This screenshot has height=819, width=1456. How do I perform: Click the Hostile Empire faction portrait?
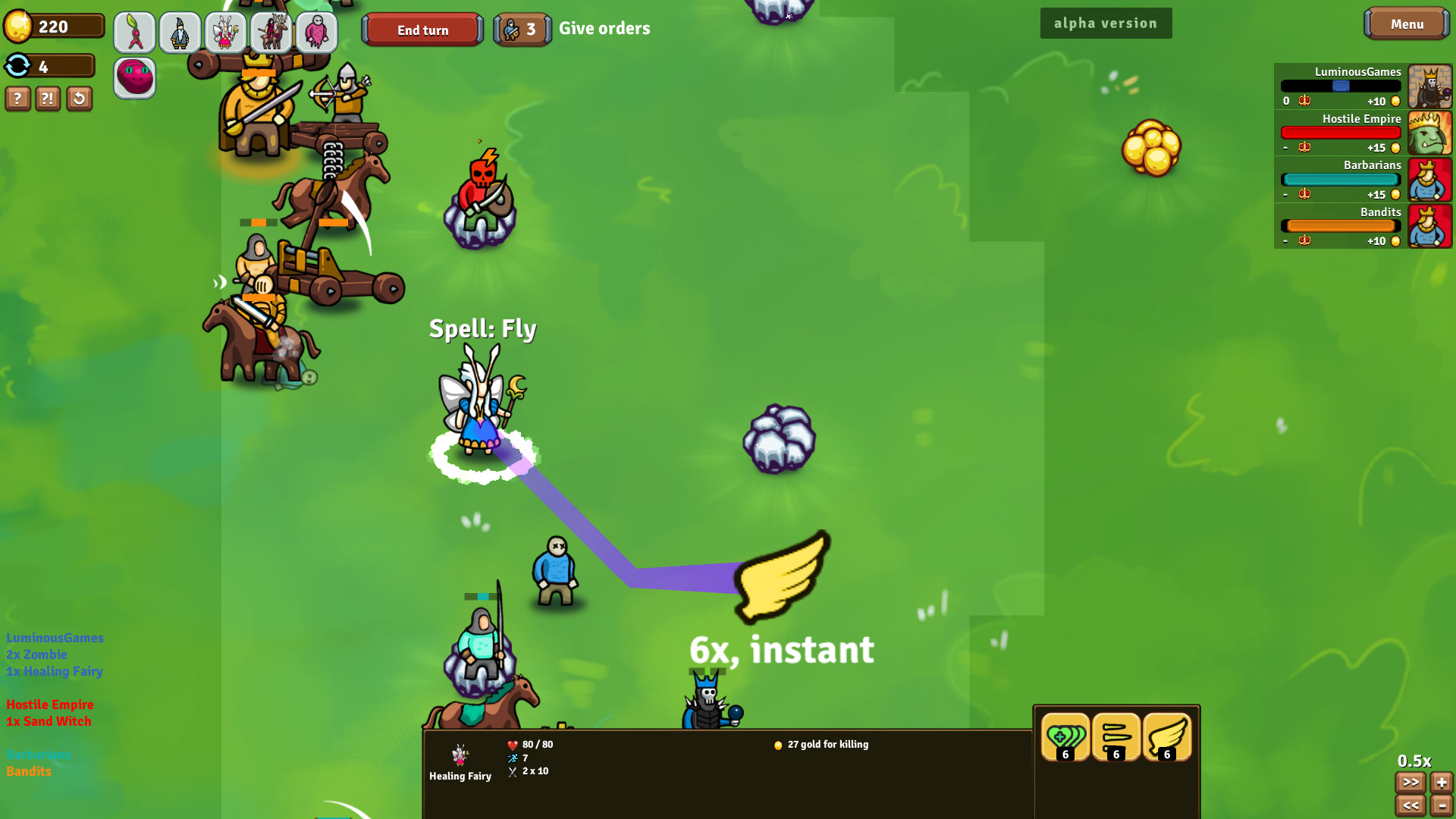(x=1430, y=133)
